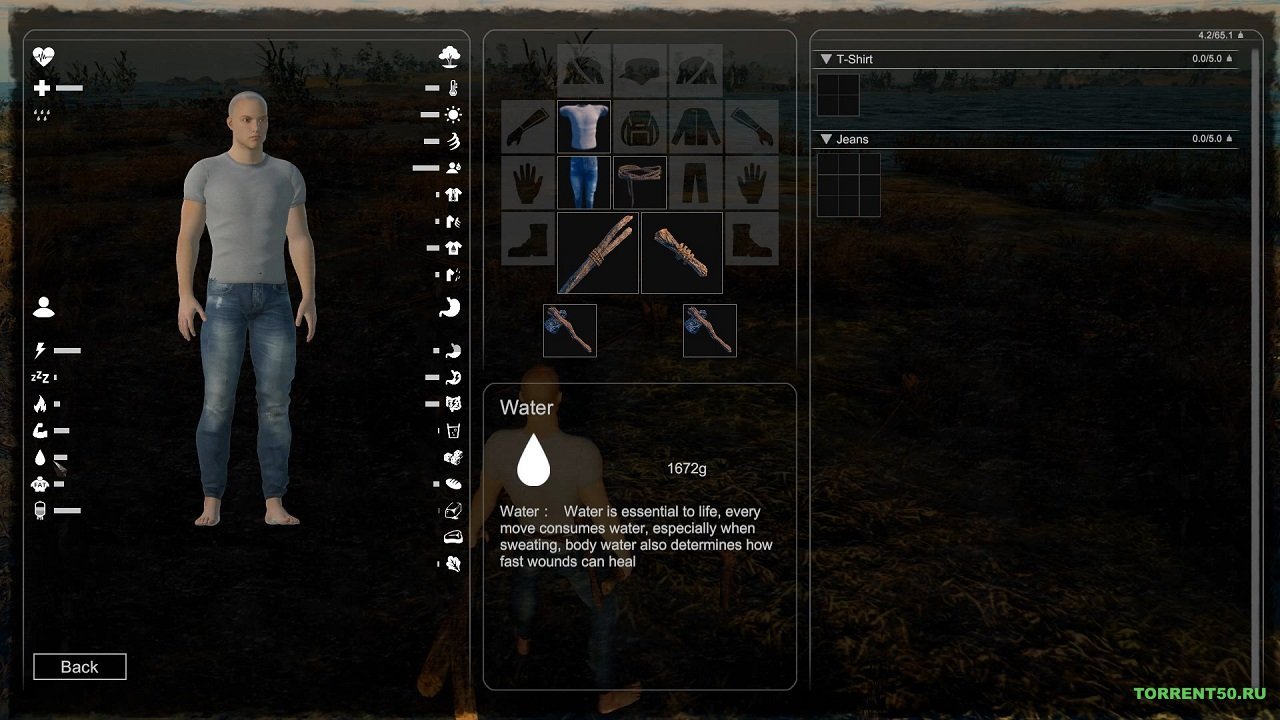Select the sun status icon
Screen dimensions: 1280x720
click(454, 115)
